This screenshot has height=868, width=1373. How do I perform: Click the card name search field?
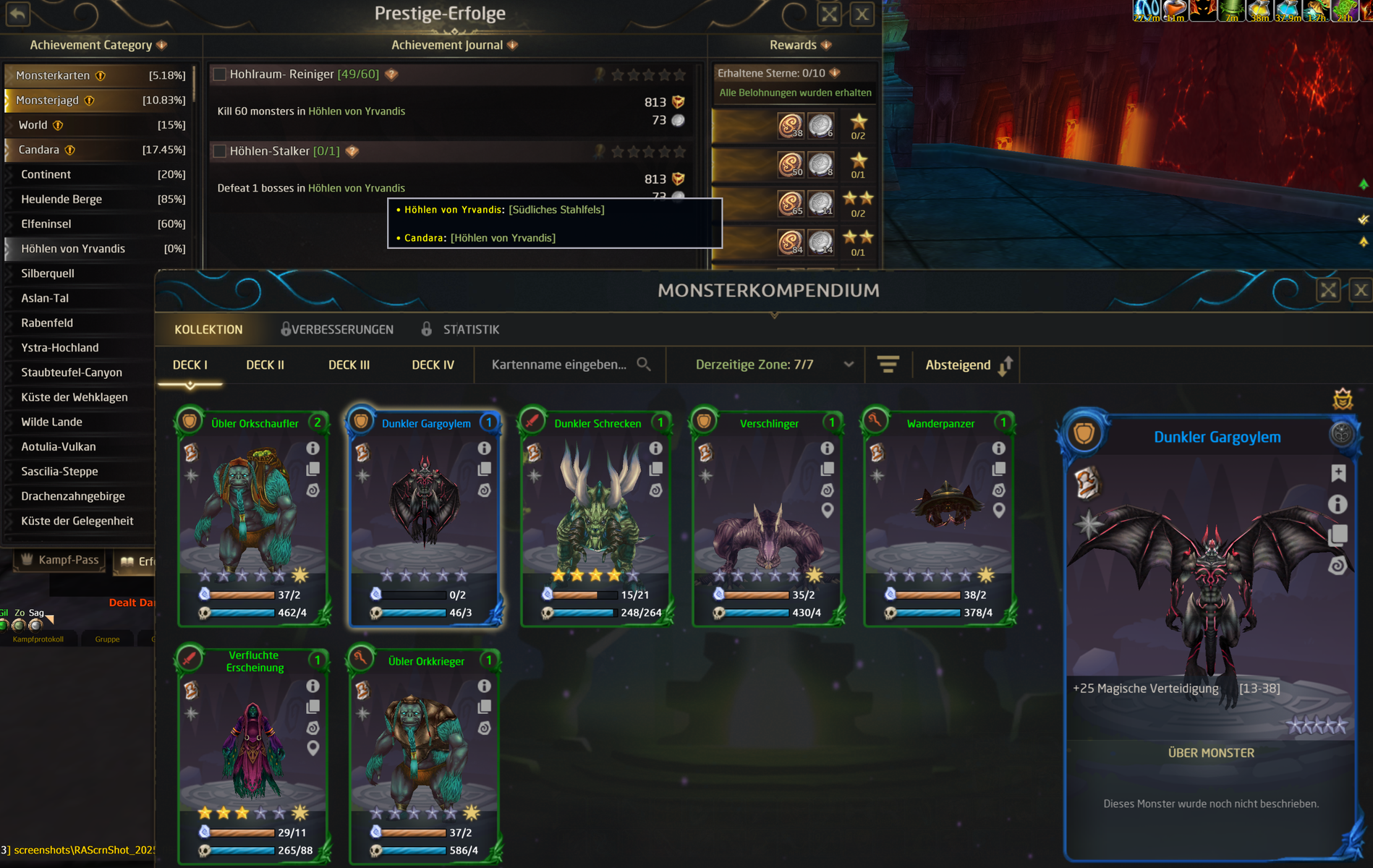pos(559,365)
